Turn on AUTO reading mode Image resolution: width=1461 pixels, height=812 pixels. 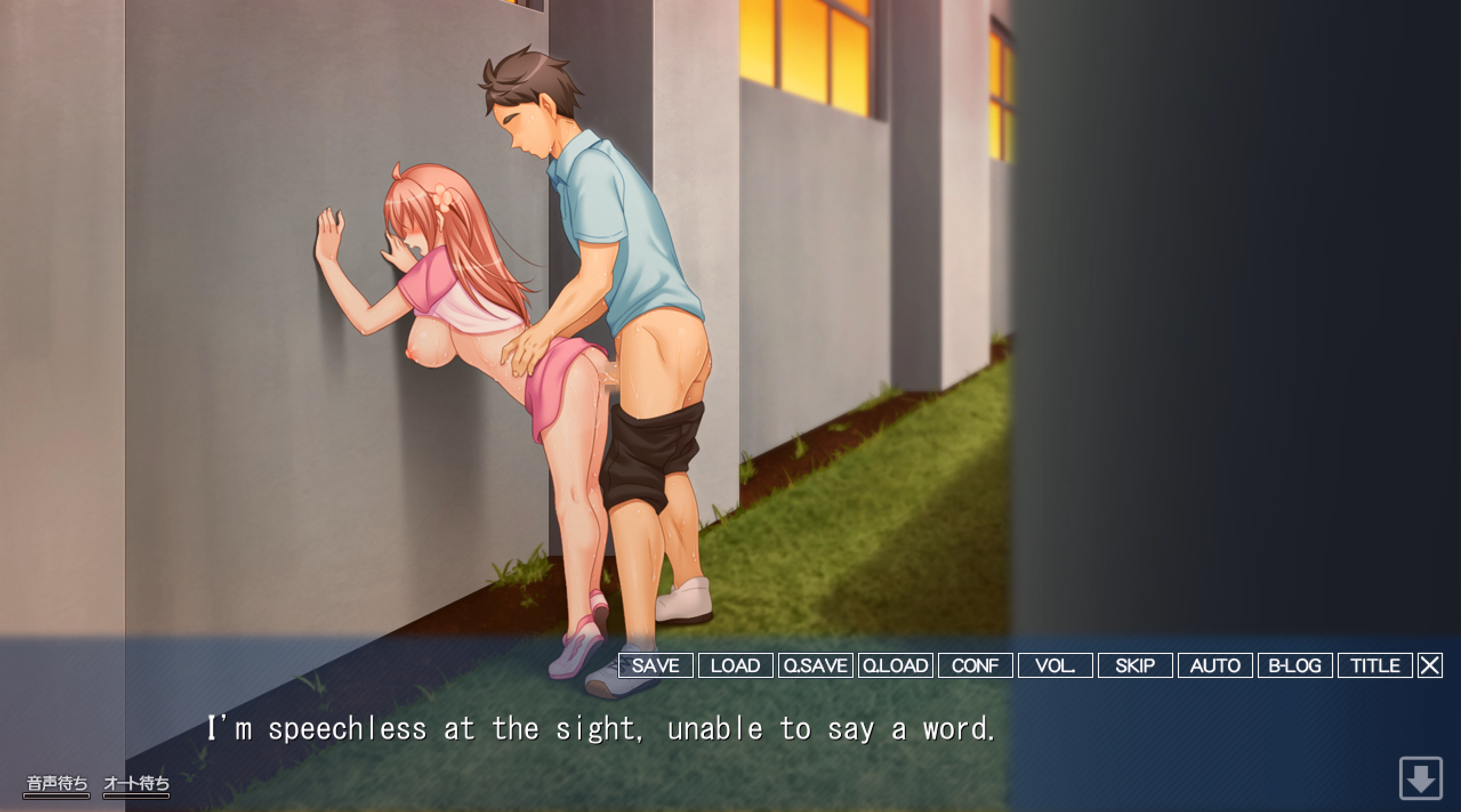tap(1214, 665)
